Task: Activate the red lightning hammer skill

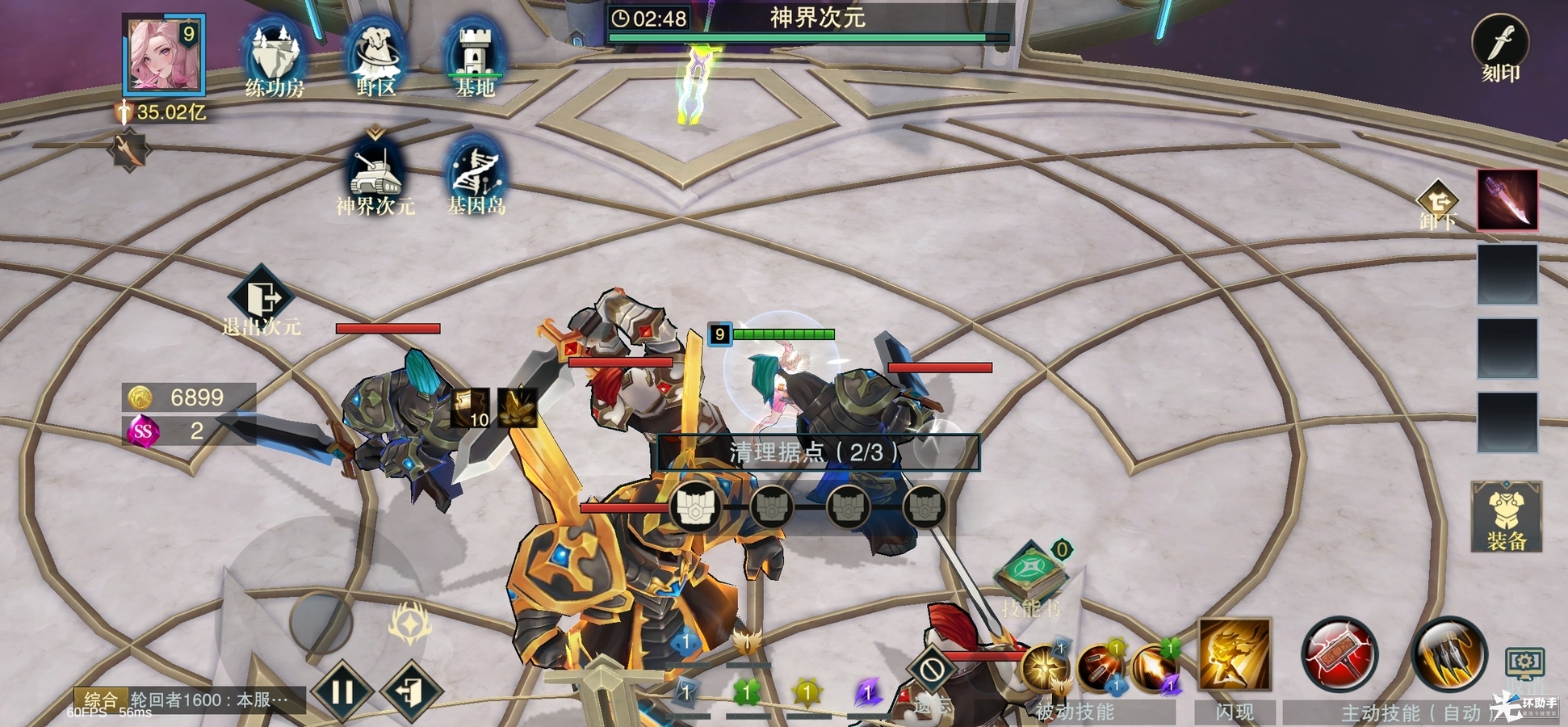Action: point(1339,654)
